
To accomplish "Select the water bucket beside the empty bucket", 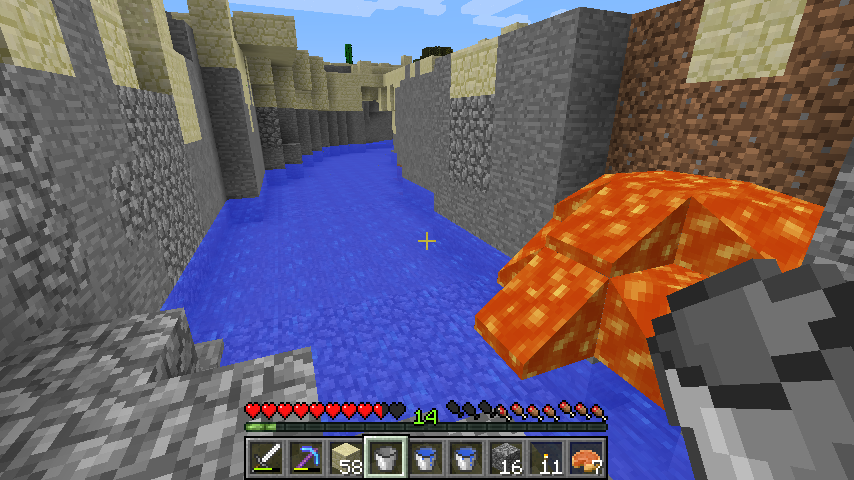I will click(425, 457).
